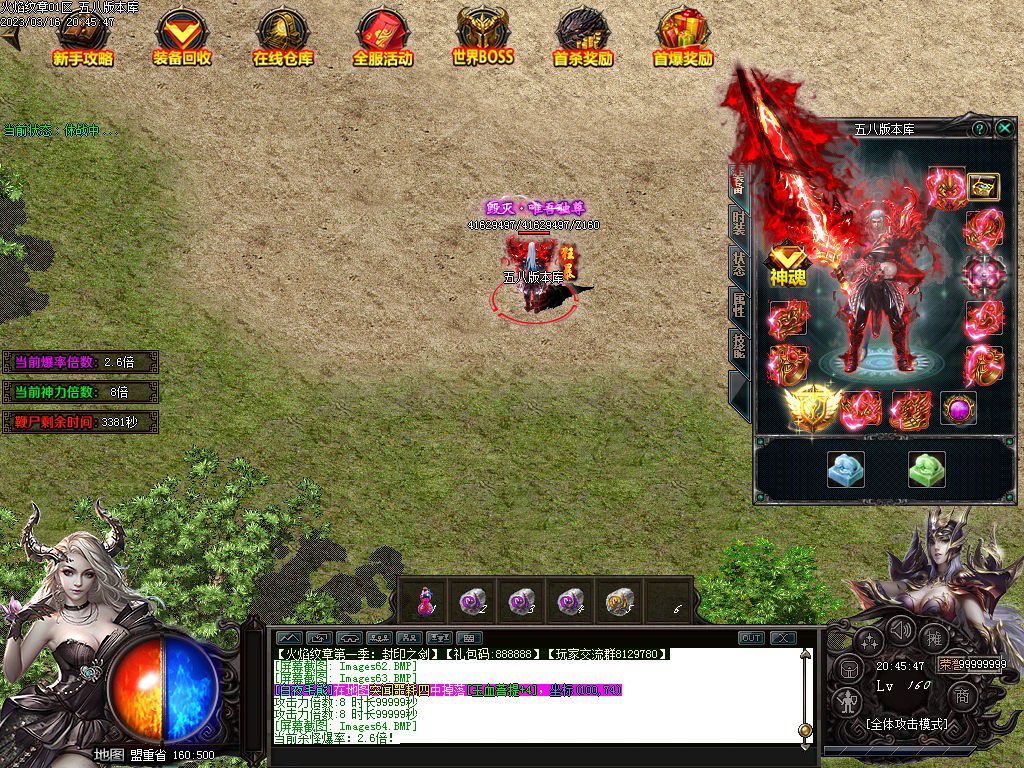Switch to the 技能 skills tab

pyautogui.click(x=738, y=347)
